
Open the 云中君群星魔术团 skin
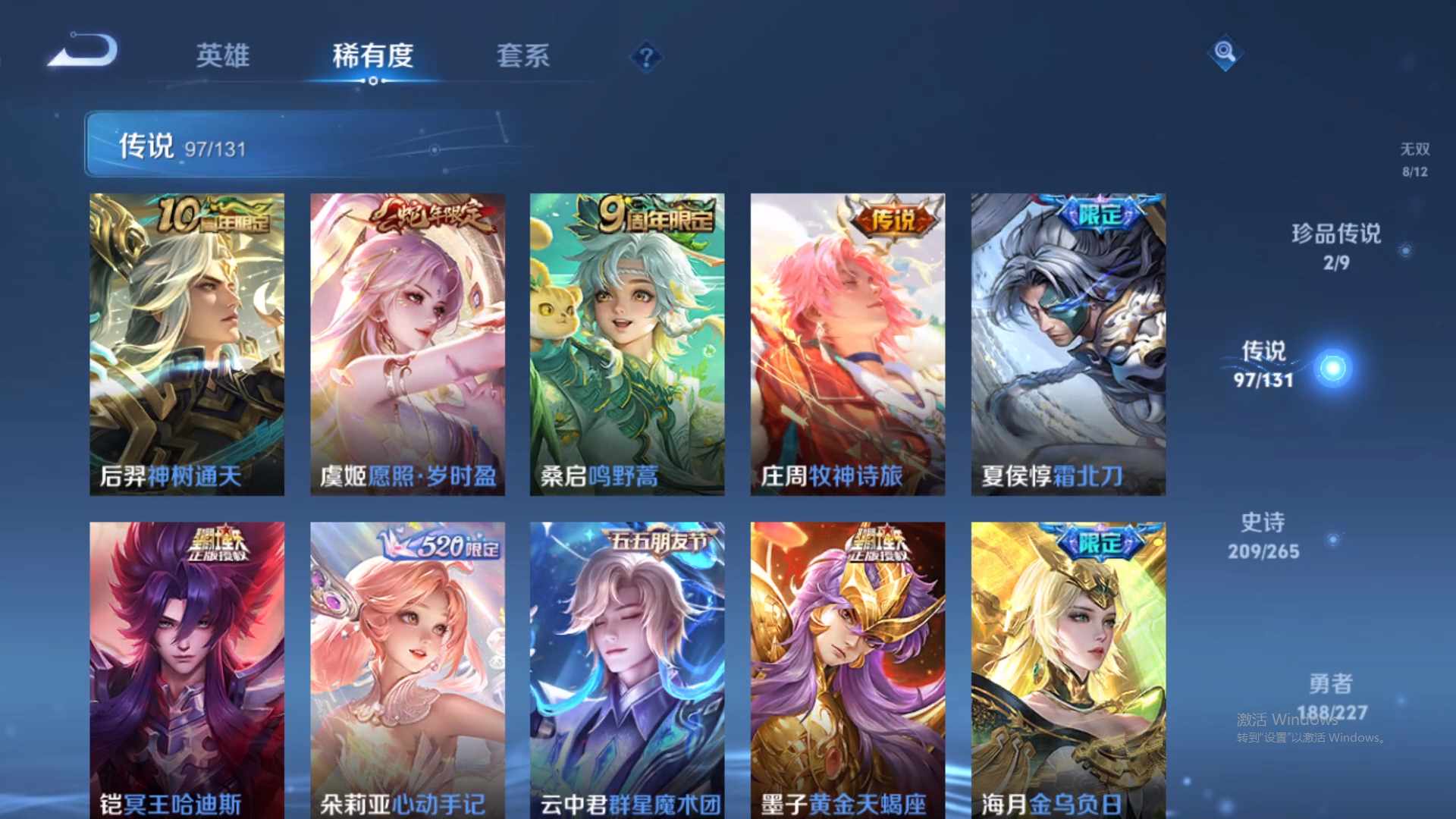click(x=627, y=667)
